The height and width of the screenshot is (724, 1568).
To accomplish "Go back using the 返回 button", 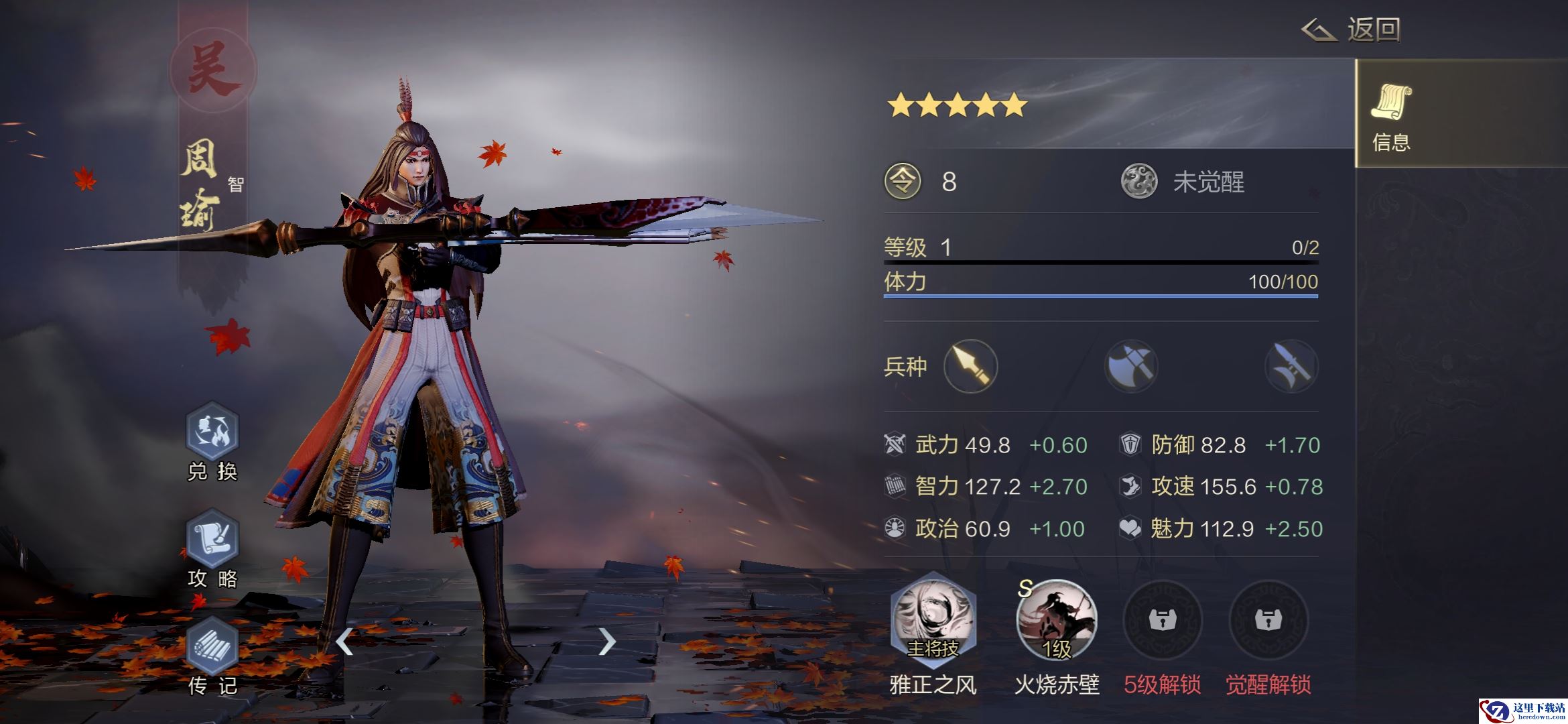I will pyautogui.click(x=1351, y=30).
